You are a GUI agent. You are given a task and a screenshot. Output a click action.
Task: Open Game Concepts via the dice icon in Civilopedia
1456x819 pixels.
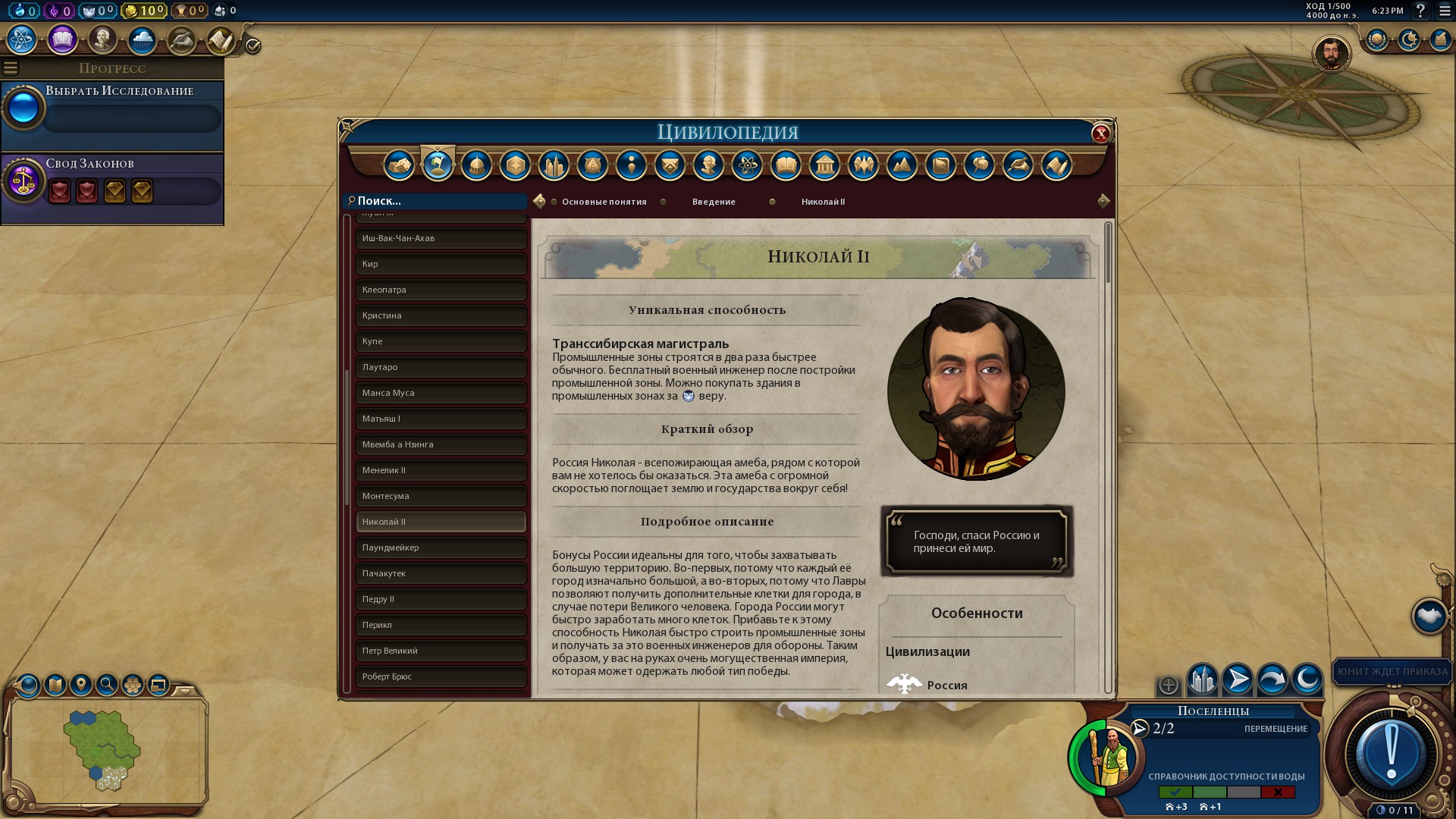400,165
